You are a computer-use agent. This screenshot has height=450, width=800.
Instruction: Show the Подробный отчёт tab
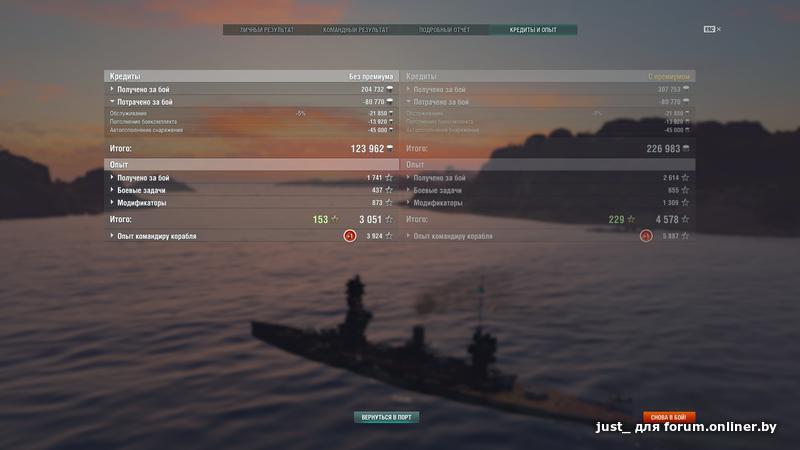(x=445, y=30)
